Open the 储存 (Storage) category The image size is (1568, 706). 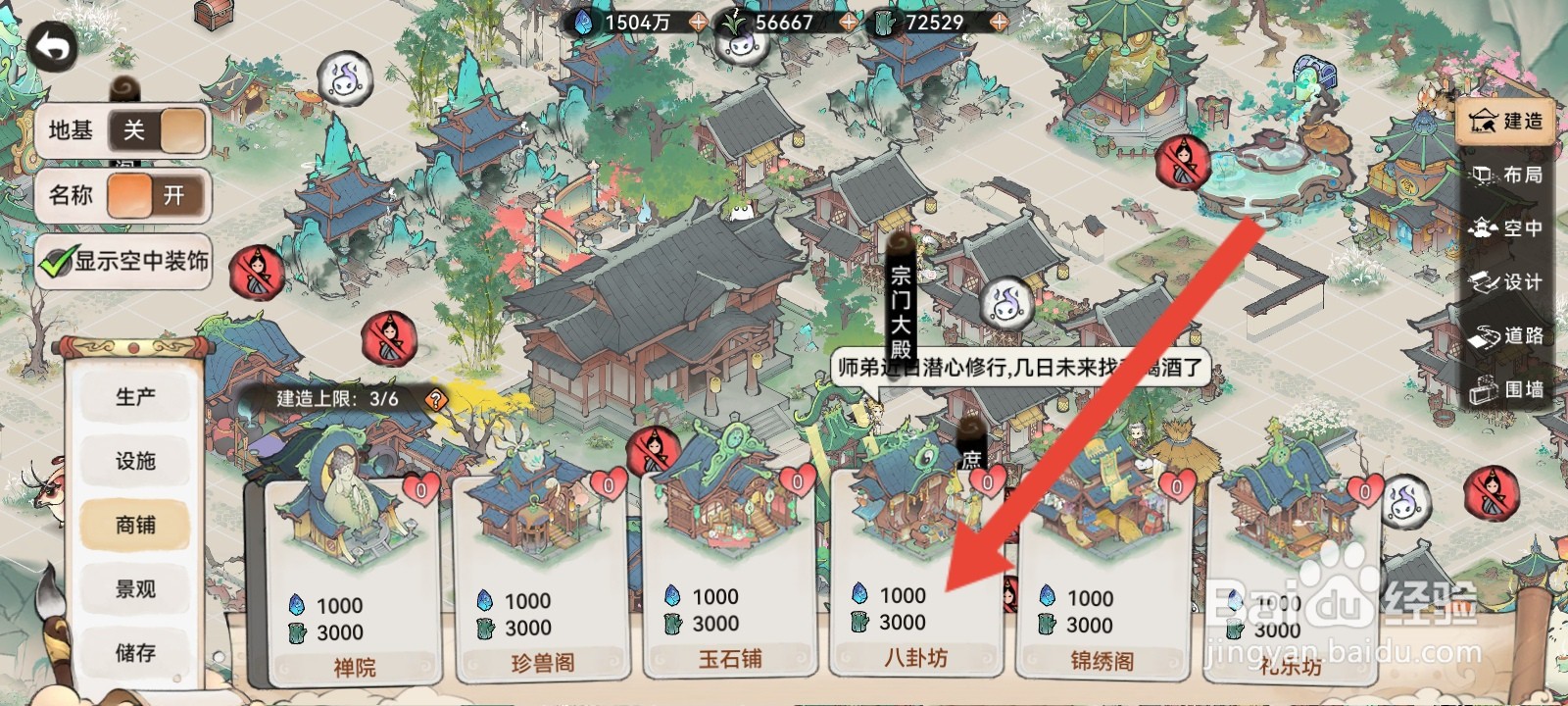(x=137, y=651)
